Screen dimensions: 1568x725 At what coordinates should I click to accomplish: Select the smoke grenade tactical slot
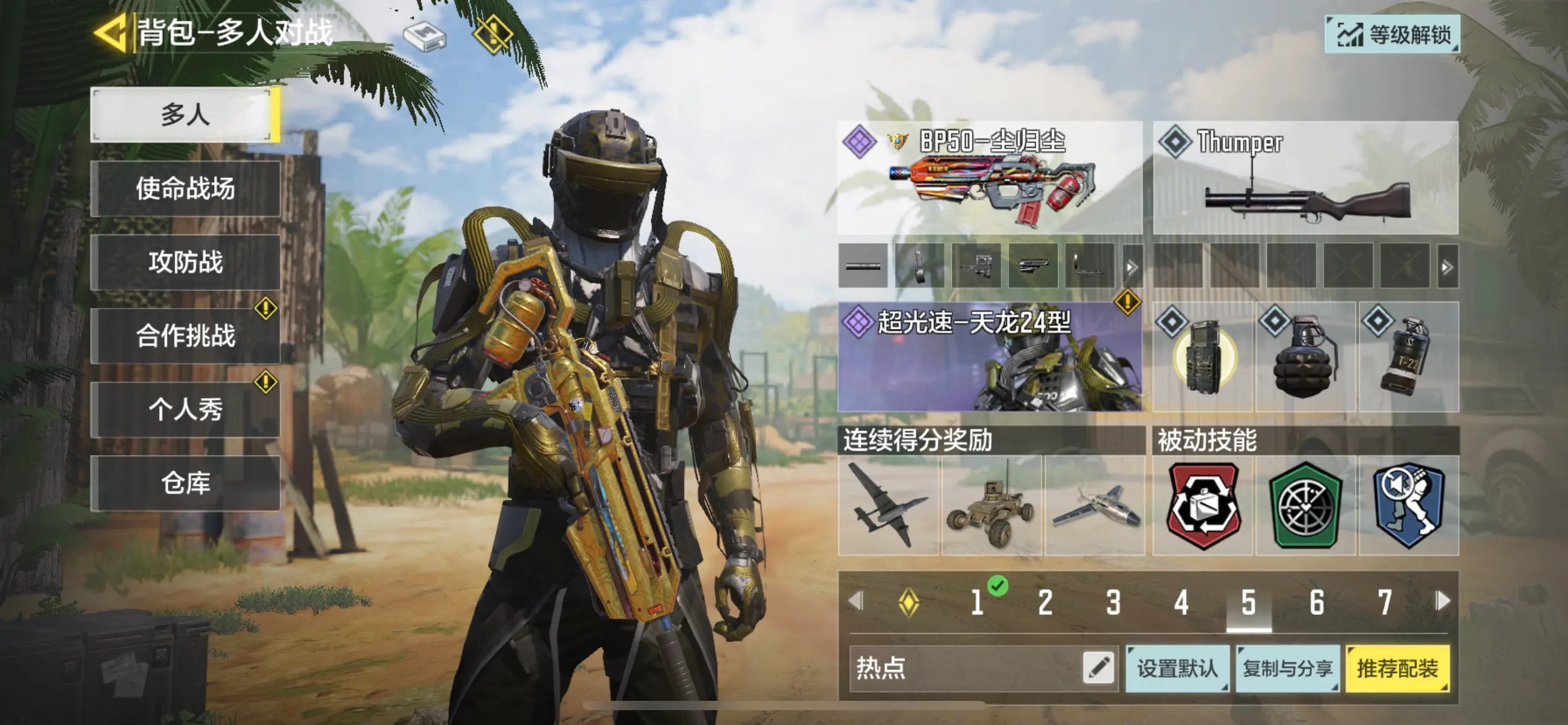[1408, 358]
